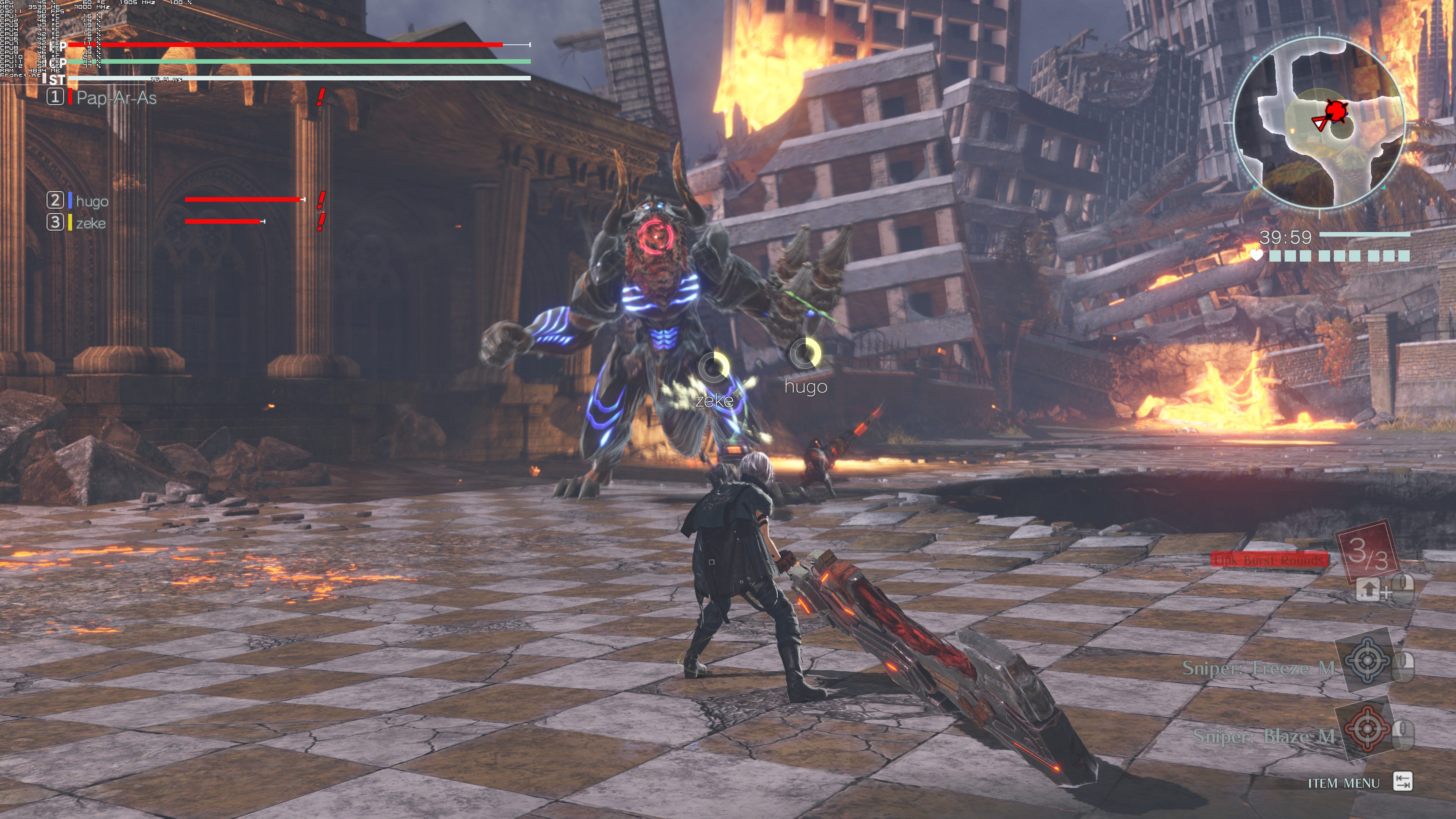Select party member hugo in the party list

click(x=91, y=201)
